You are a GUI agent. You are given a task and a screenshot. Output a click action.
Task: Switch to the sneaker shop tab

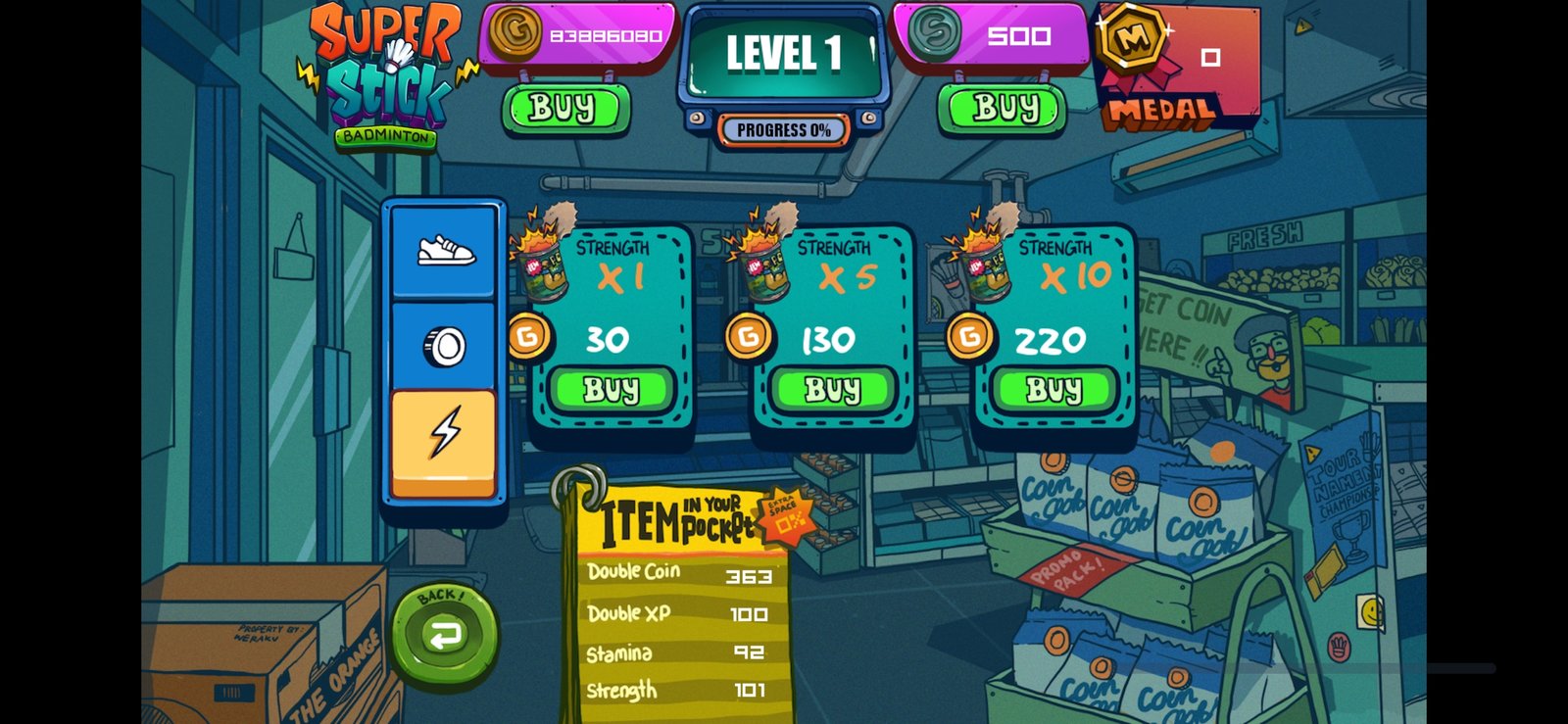[444, 252]
